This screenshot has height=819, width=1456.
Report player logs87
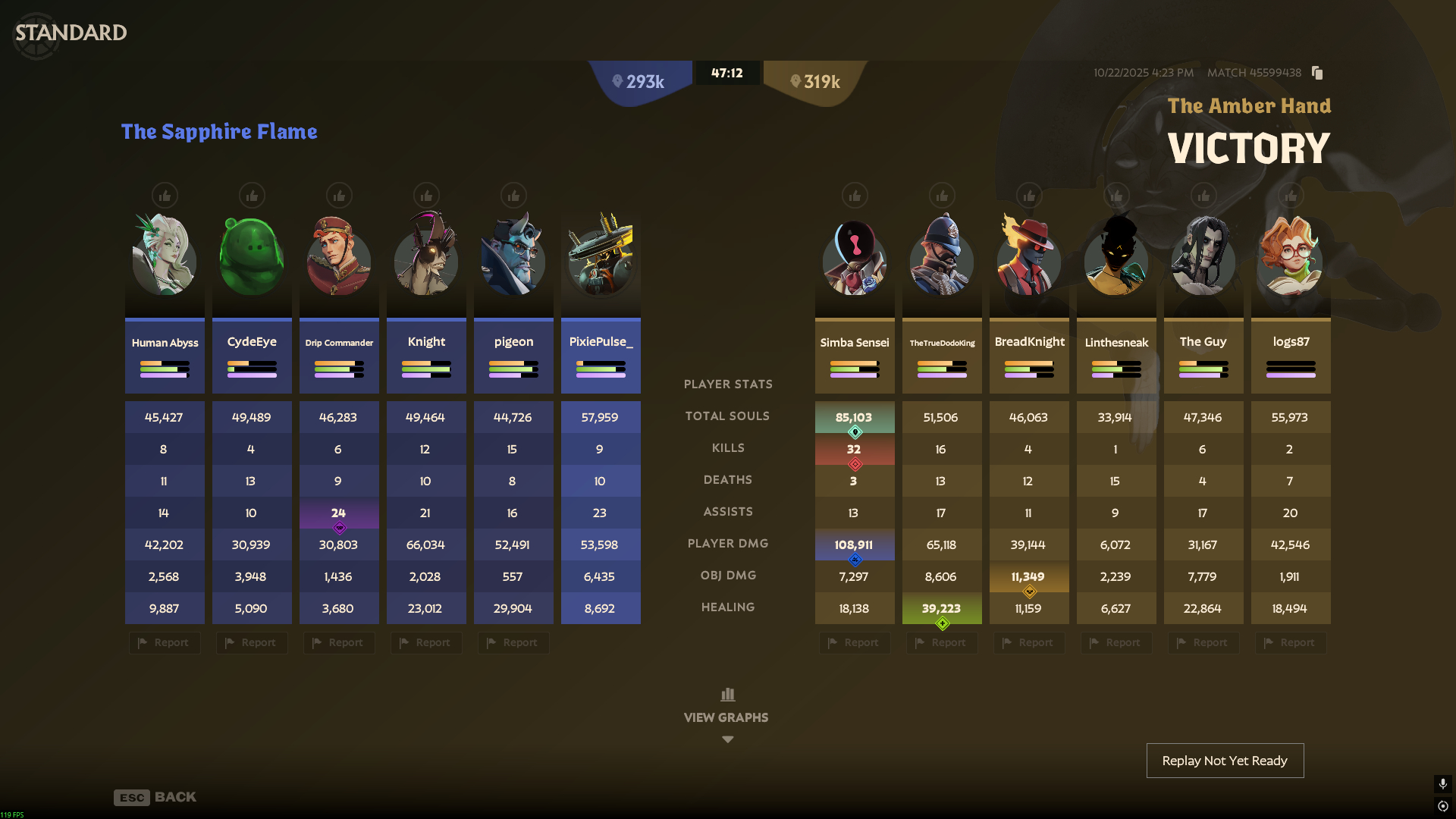pos(1291,643)
